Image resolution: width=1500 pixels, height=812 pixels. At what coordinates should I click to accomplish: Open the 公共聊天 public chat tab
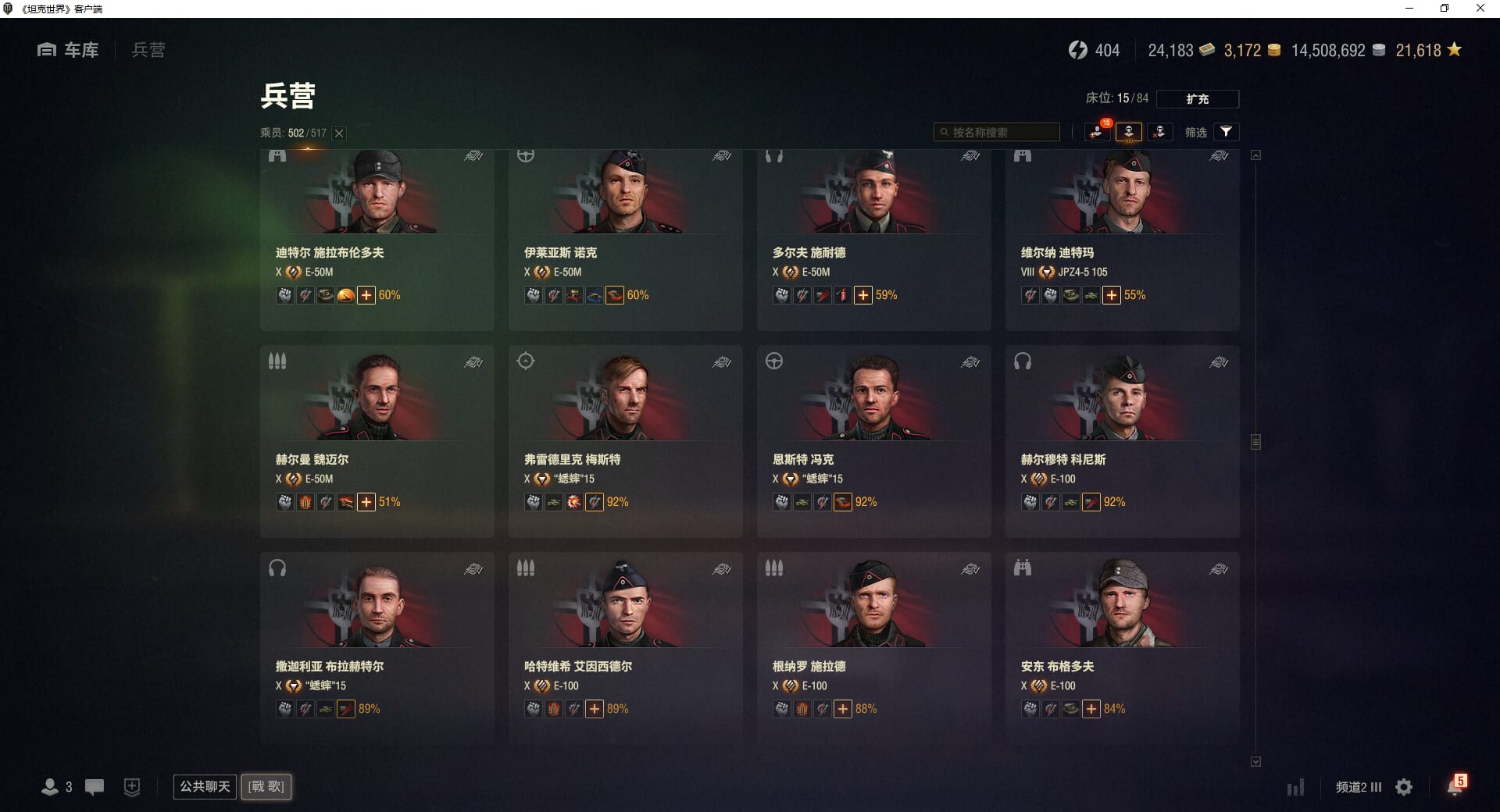[x=205, y=786]
